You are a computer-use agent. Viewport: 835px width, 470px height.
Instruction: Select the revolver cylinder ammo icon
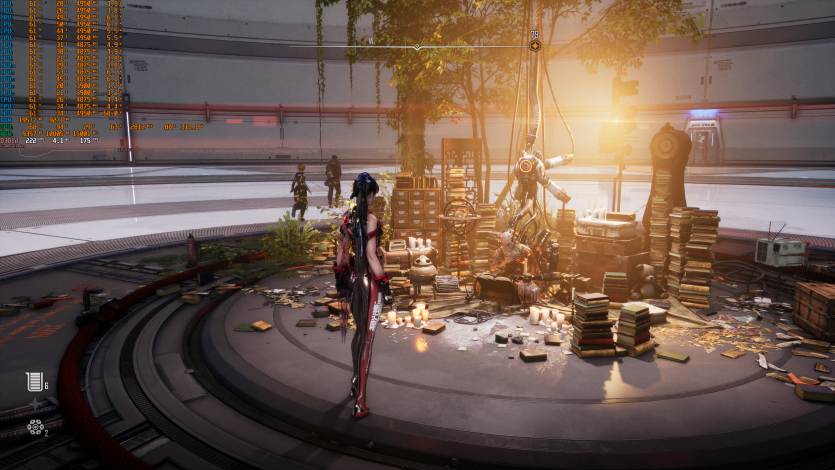pos(35,427)
